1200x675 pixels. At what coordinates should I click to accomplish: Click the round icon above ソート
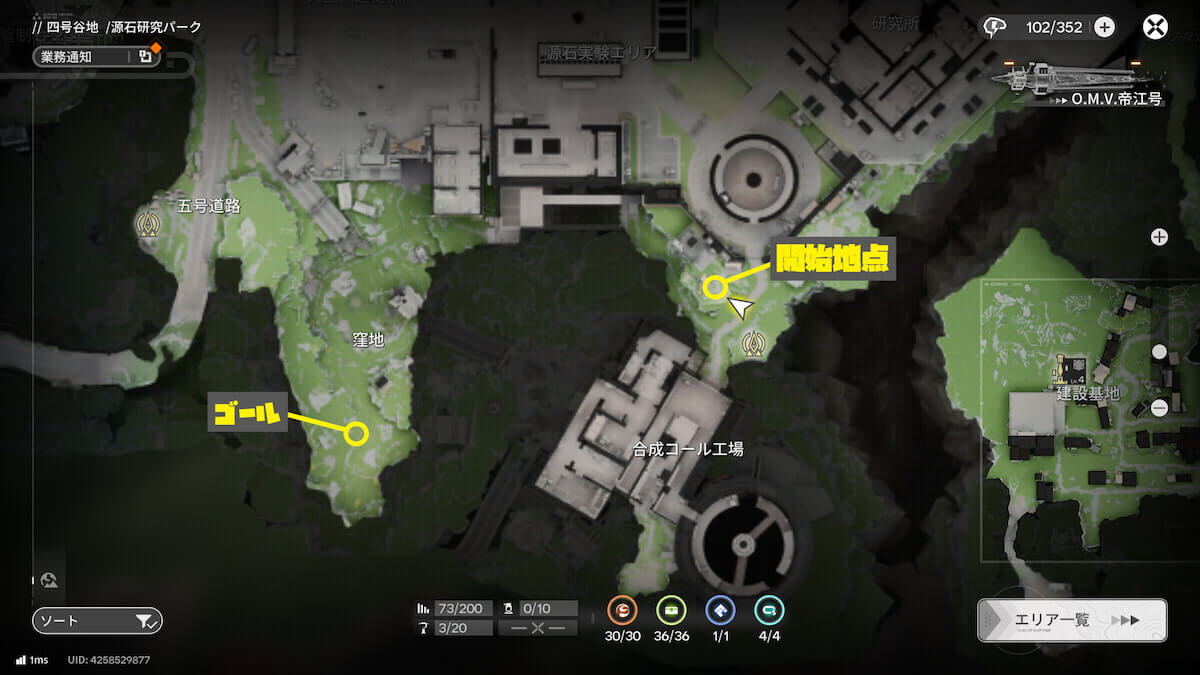(x=49, y=580)
